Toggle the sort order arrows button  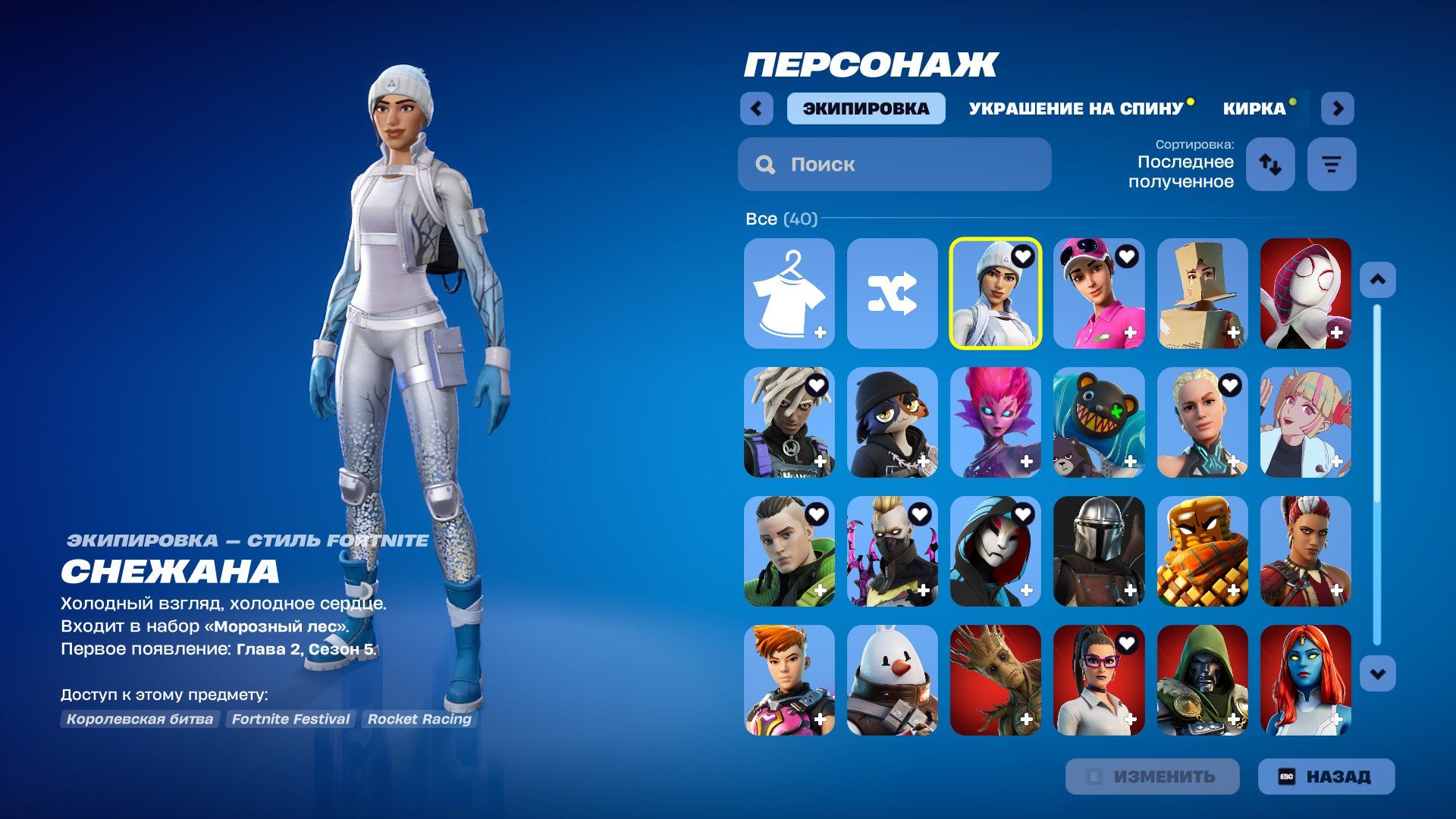(x=1270, y=164)
